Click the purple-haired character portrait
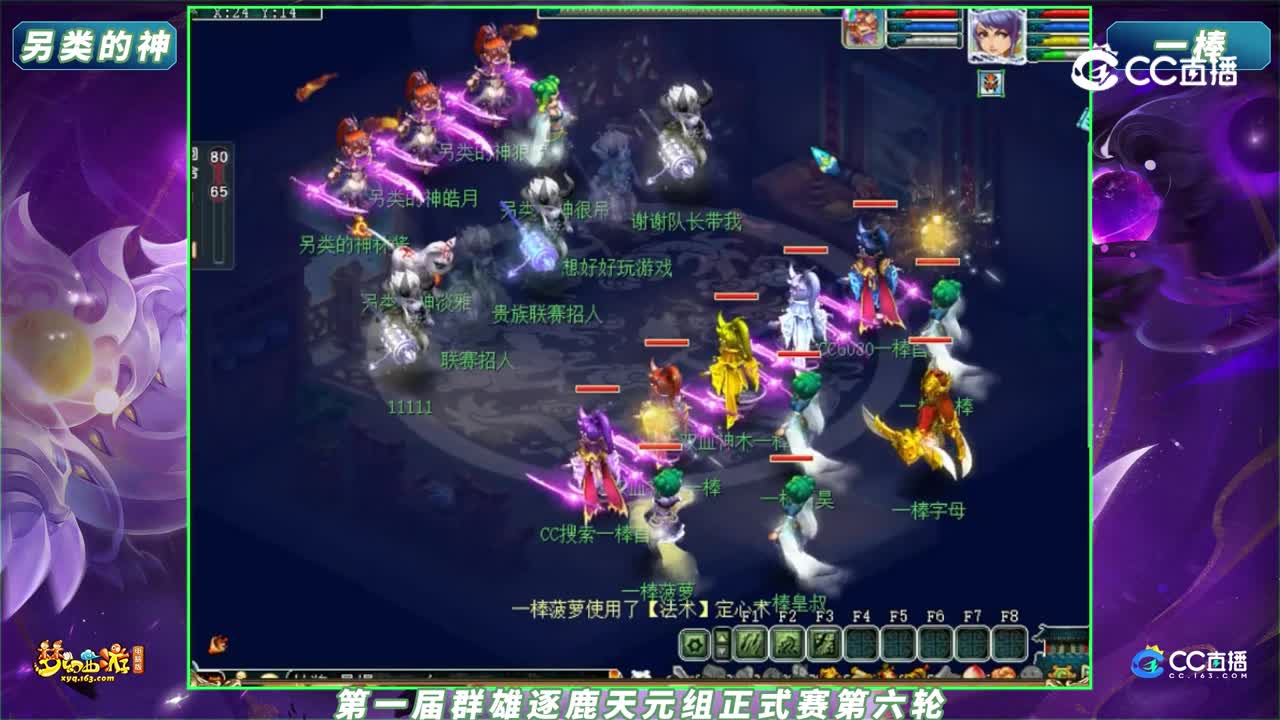Viewport: 1280px width, 720px height. point(997,37)
